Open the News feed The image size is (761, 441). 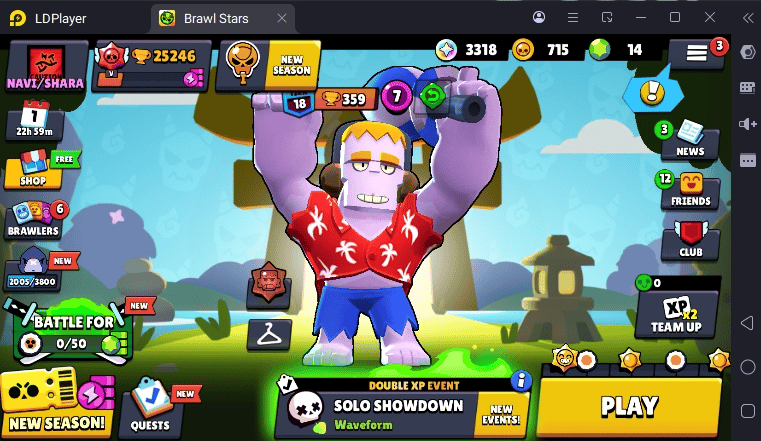click(x=690, y=138)
